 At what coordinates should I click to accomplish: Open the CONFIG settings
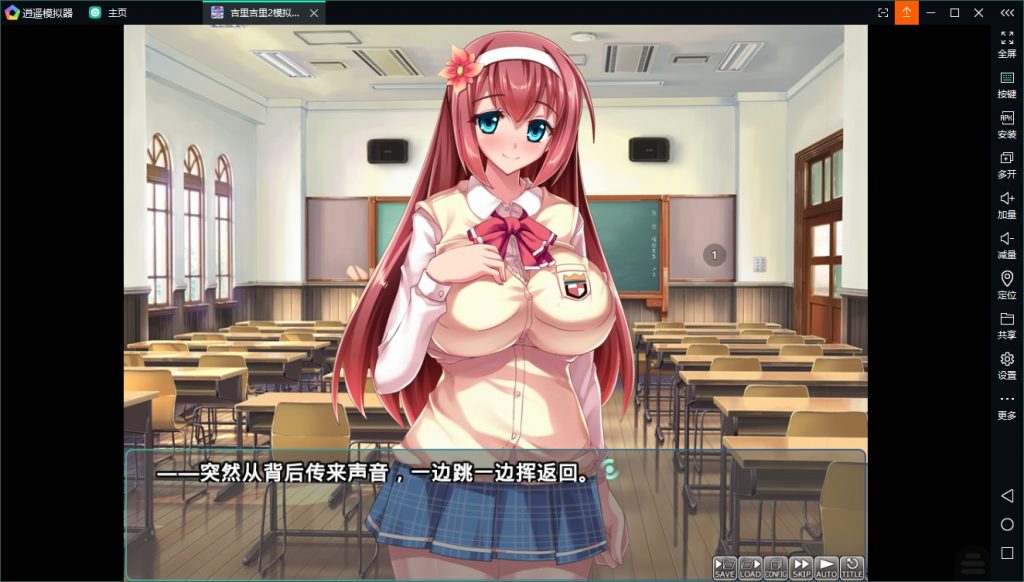pos(776,568)
